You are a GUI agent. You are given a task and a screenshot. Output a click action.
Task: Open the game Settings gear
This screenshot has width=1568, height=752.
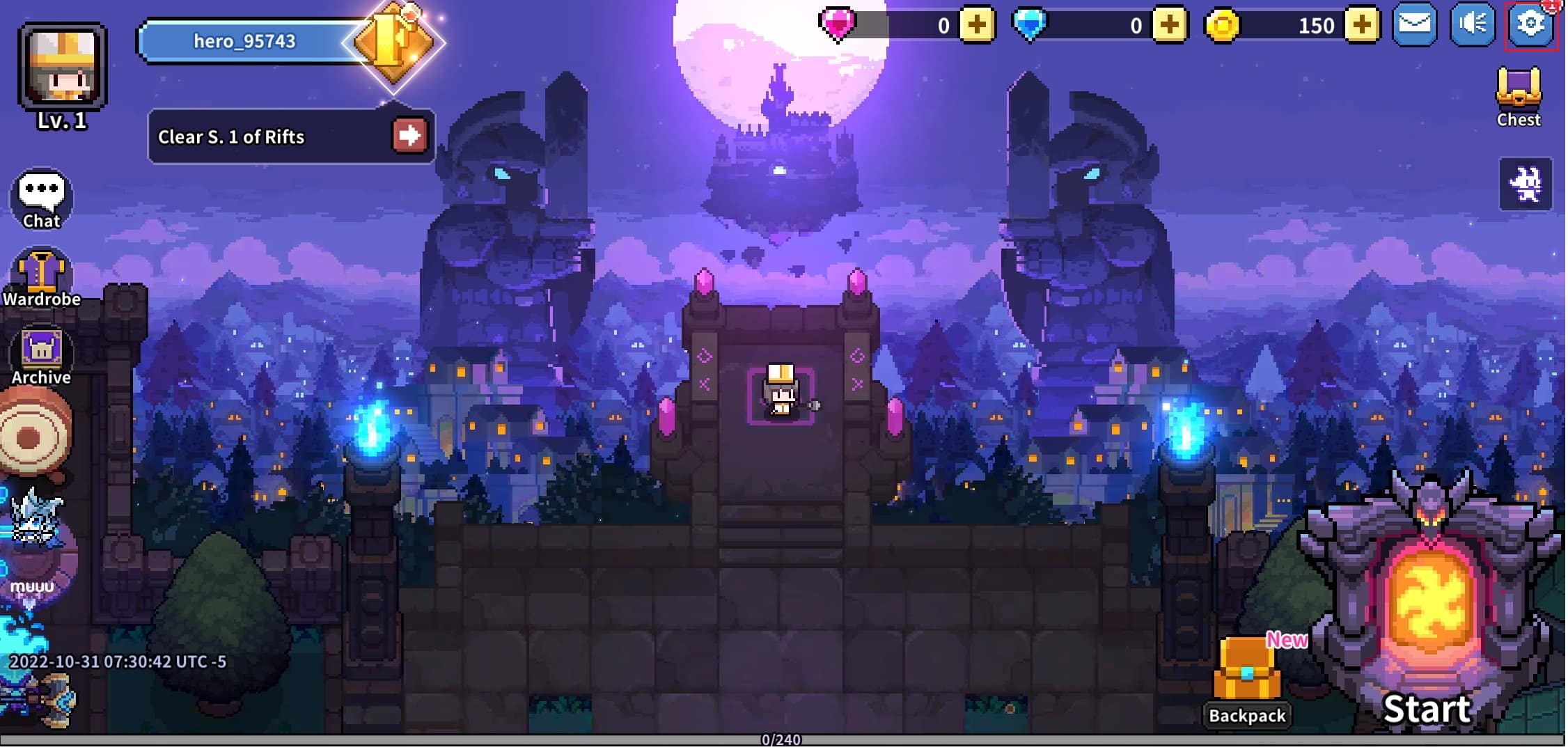(x=1530, y=25)
